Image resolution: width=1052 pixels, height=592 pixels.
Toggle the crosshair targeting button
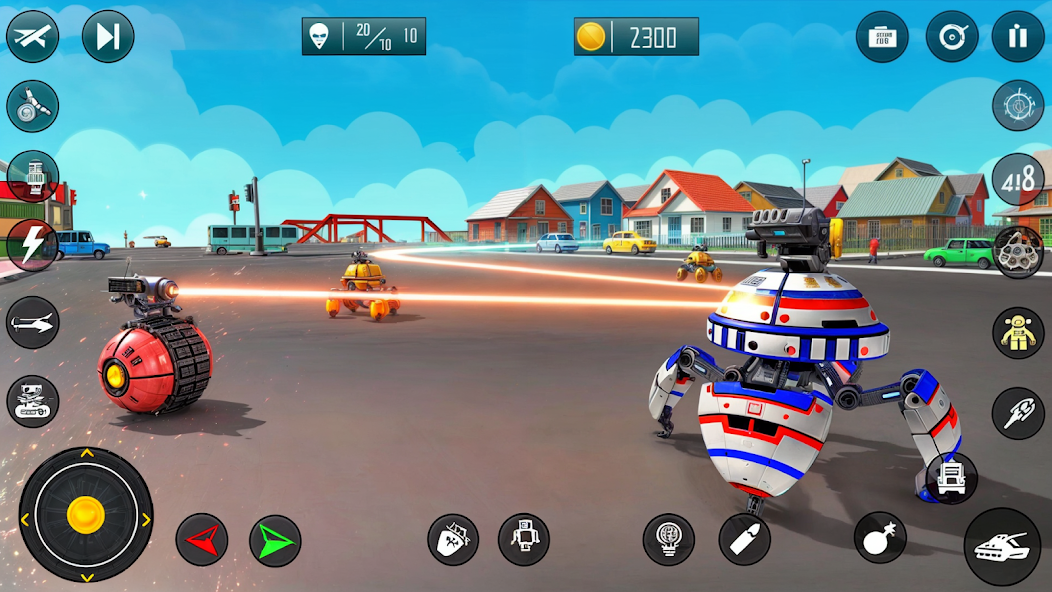pos(1018,105)
